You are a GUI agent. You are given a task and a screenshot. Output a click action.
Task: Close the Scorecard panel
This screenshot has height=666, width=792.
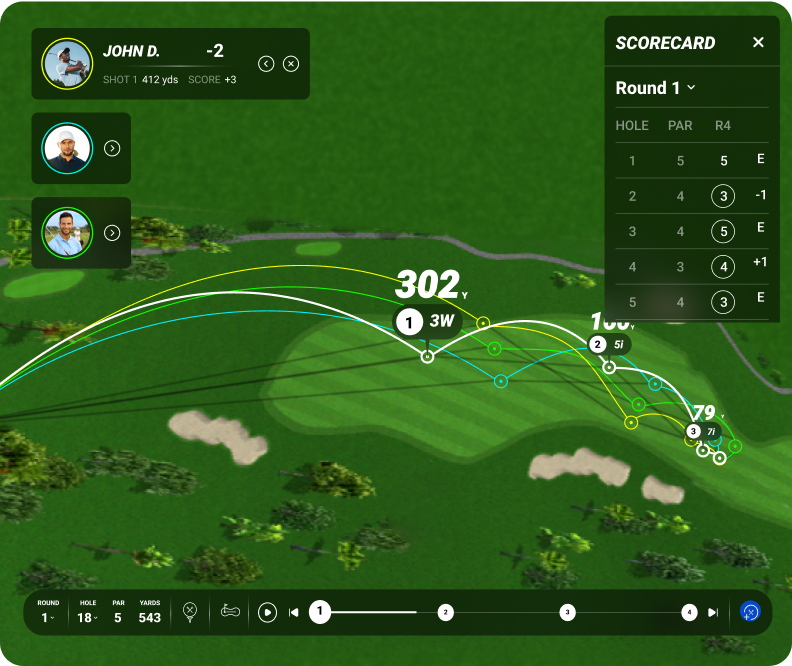[x=758, y=42]
